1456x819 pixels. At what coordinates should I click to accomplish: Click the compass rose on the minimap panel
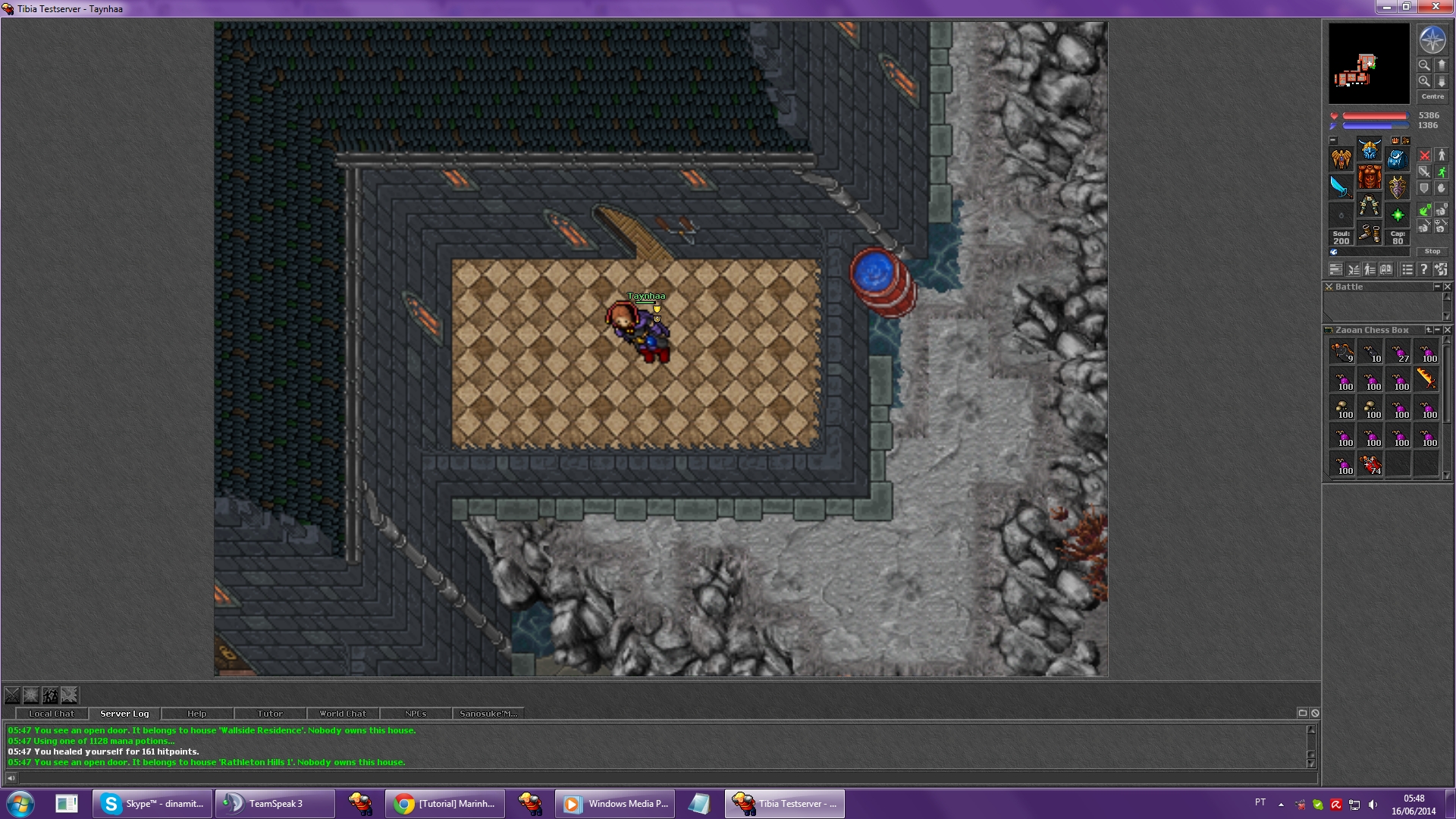1432,40
